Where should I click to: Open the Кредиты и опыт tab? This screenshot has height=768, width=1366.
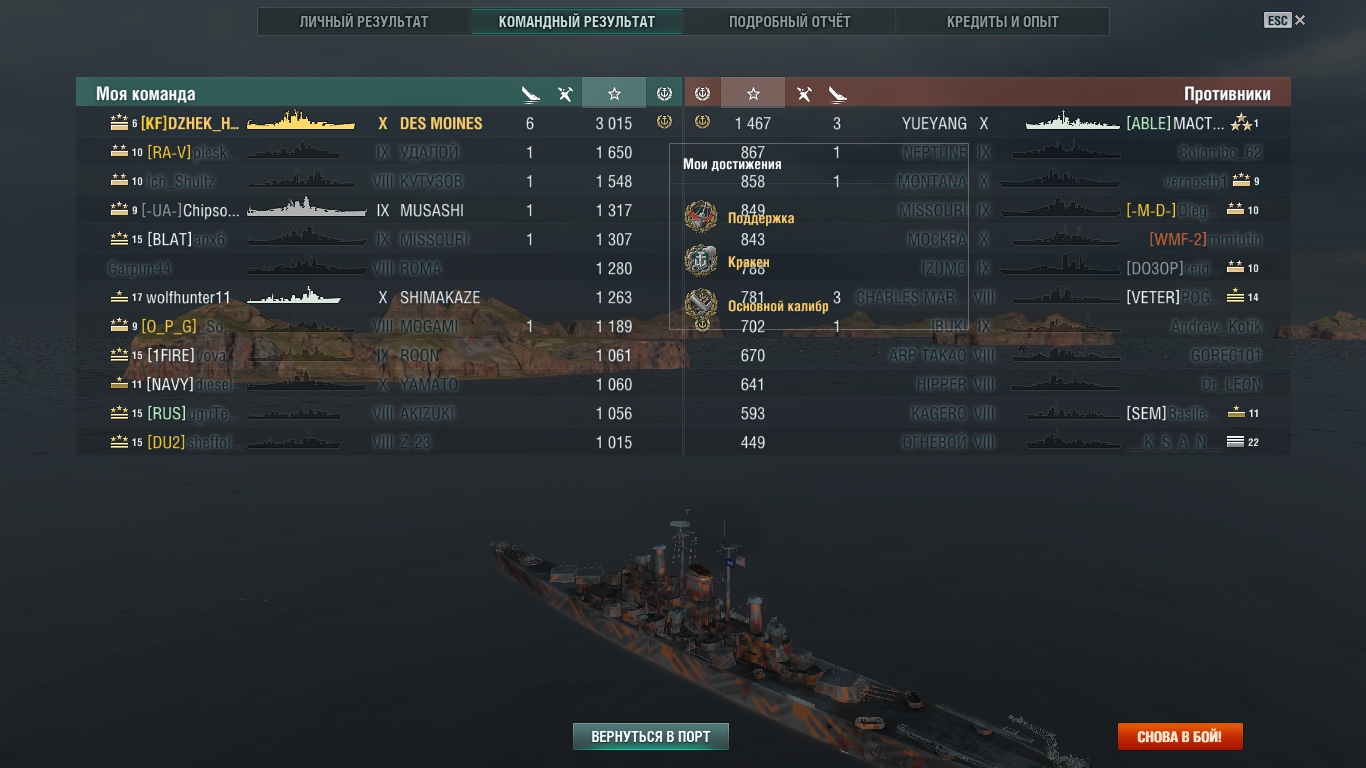pos(1002,22)
